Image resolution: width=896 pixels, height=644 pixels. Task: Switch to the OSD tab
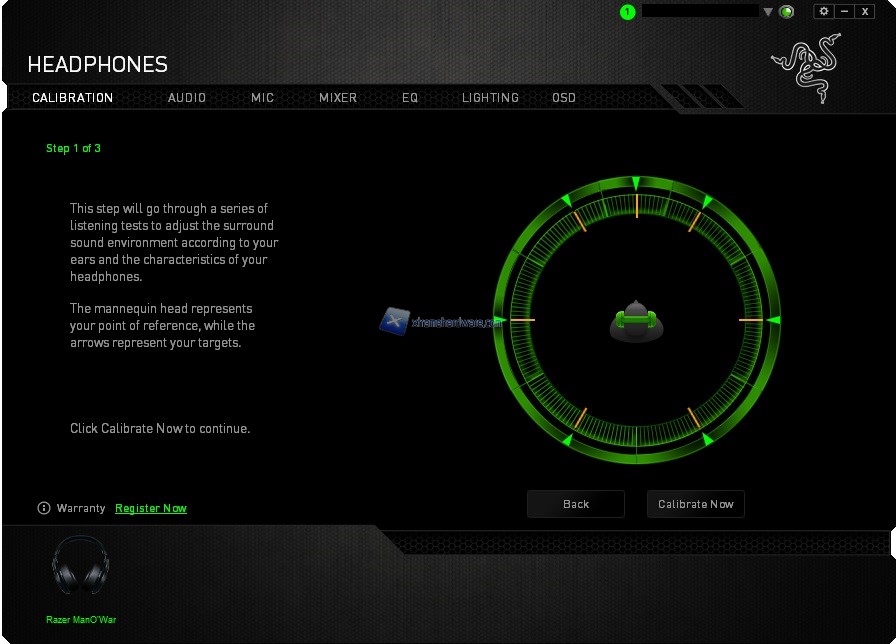[564, 98]
